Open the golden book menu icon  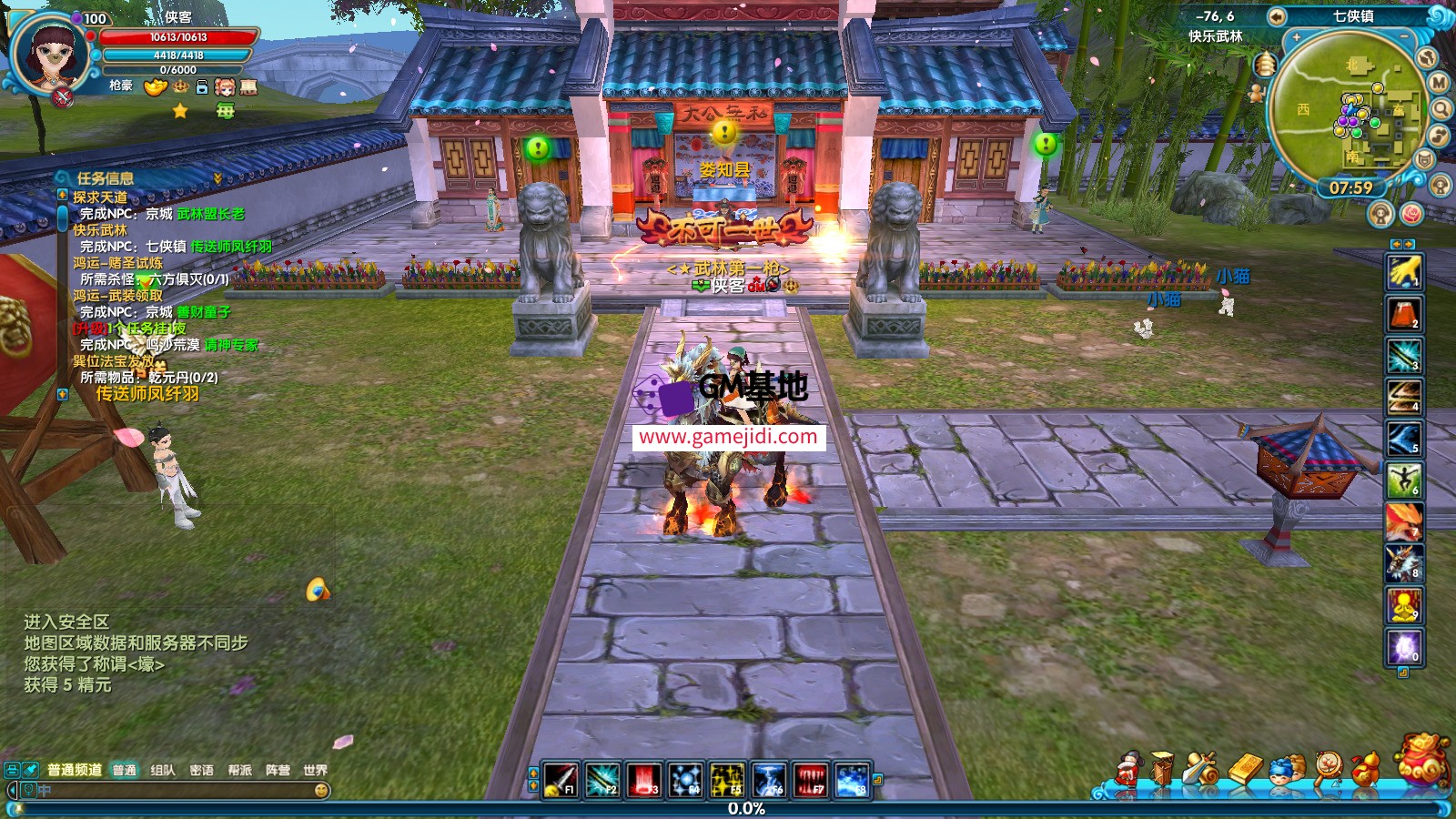[x=1246, y=769]
